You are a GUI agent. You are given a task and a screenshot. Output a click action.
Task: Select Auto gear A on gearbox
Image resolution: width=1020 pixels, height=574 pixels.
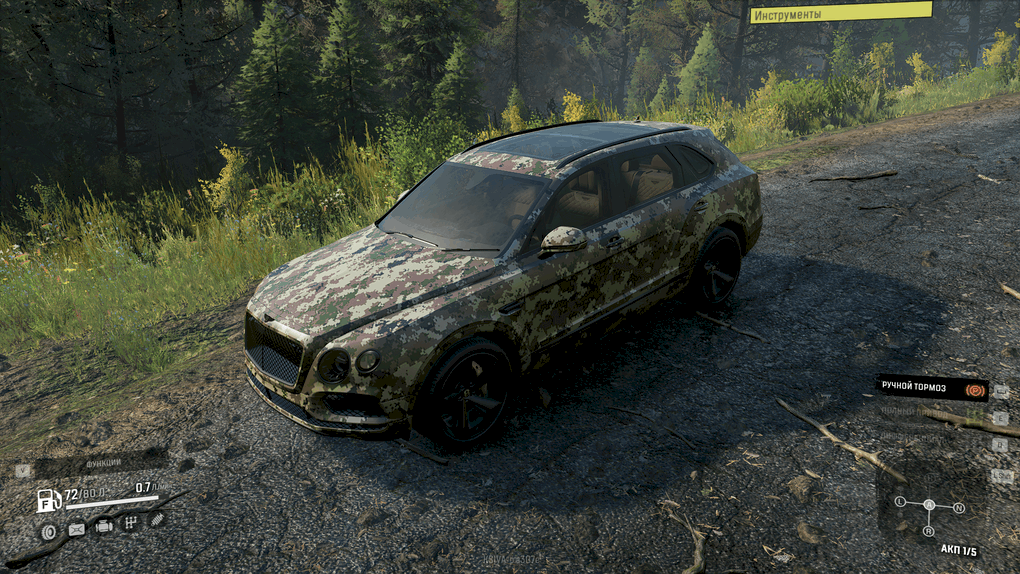click(x=929, y=505)
